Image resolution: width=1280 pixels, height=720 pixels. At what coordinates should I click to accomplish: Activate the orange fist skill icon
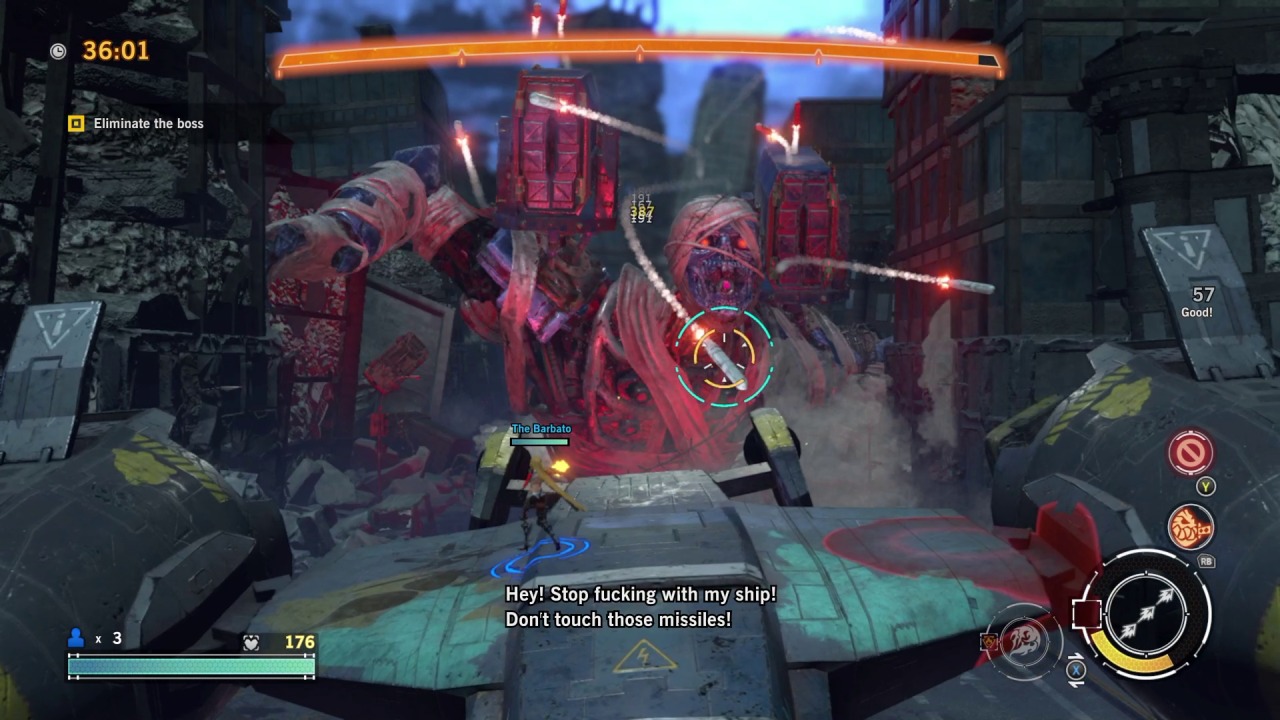1190,528
